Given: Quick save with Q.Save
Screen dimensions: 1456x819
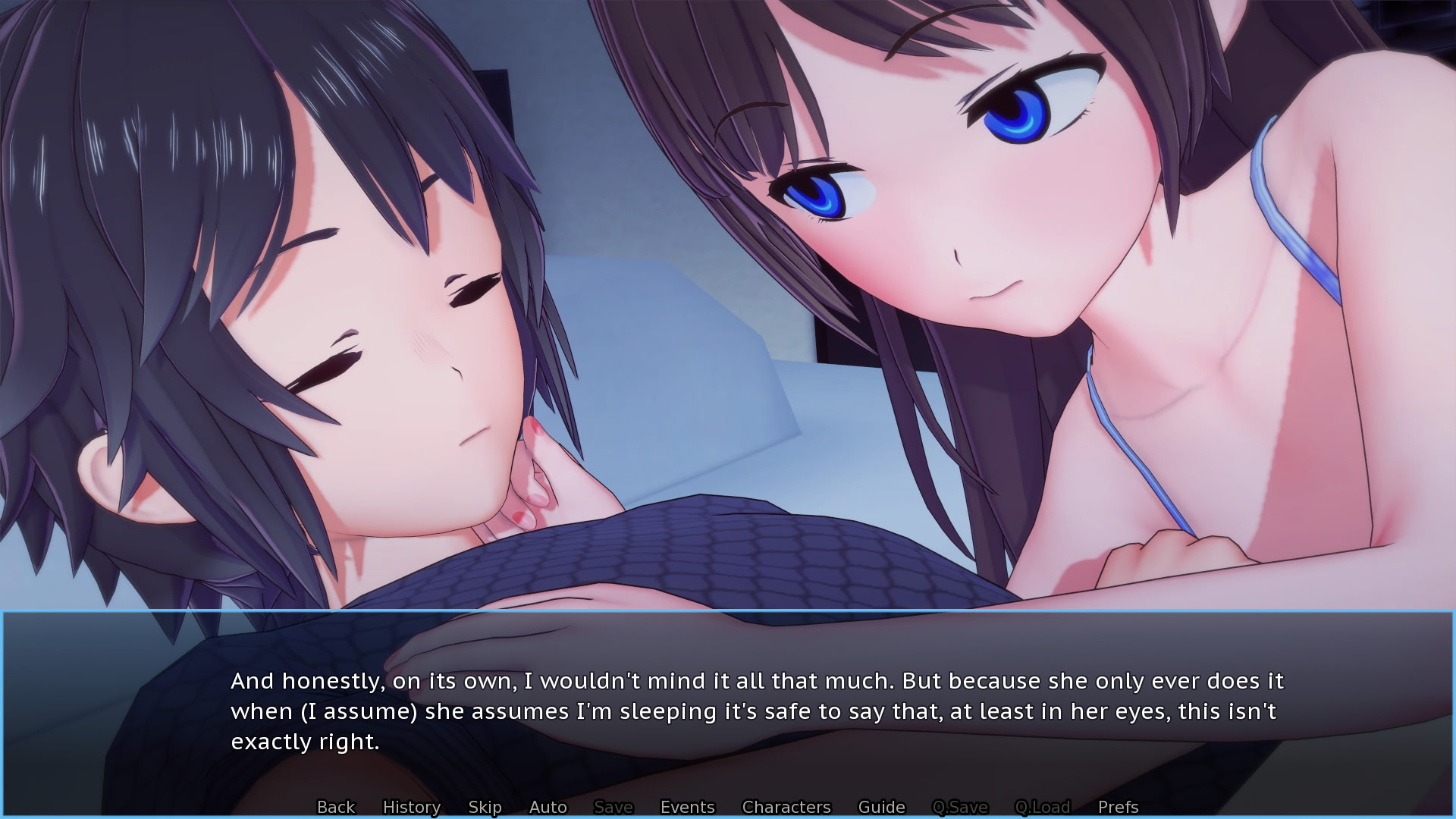Looking at the screenshot, I should click(960, 807).
